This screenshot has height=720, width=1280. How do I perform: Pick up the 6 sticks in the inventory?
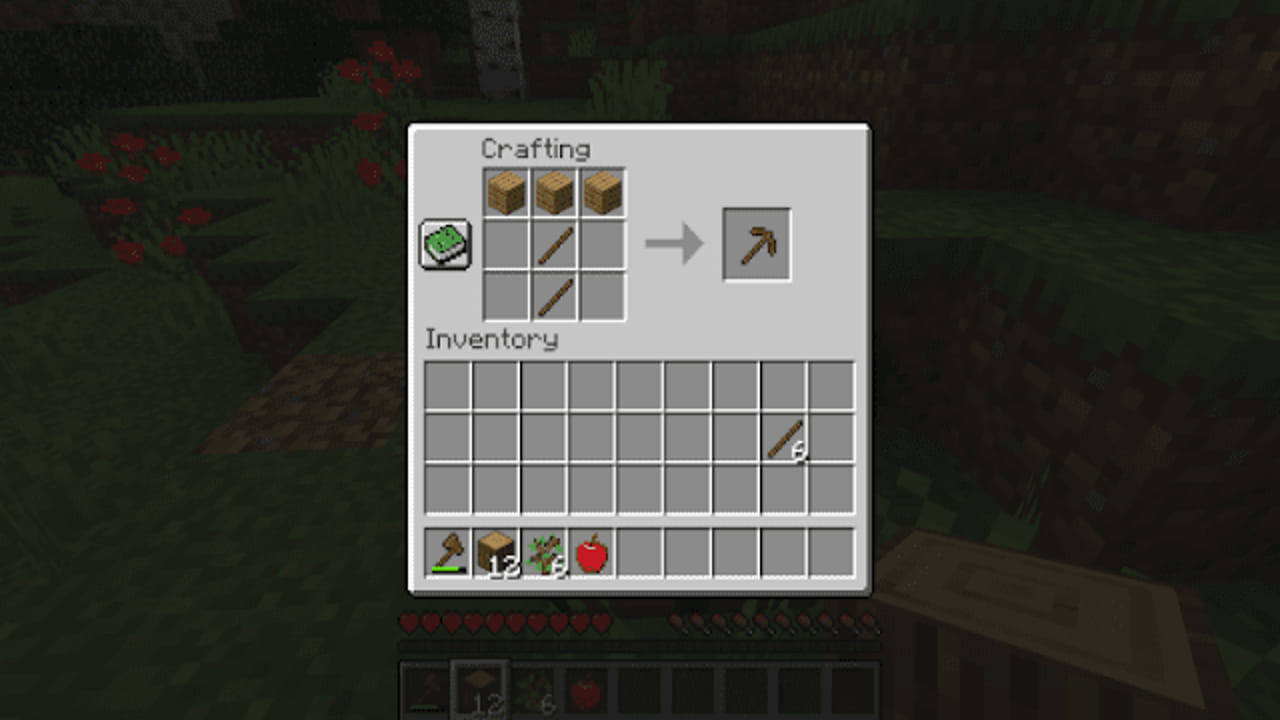(x=785, y=438)
